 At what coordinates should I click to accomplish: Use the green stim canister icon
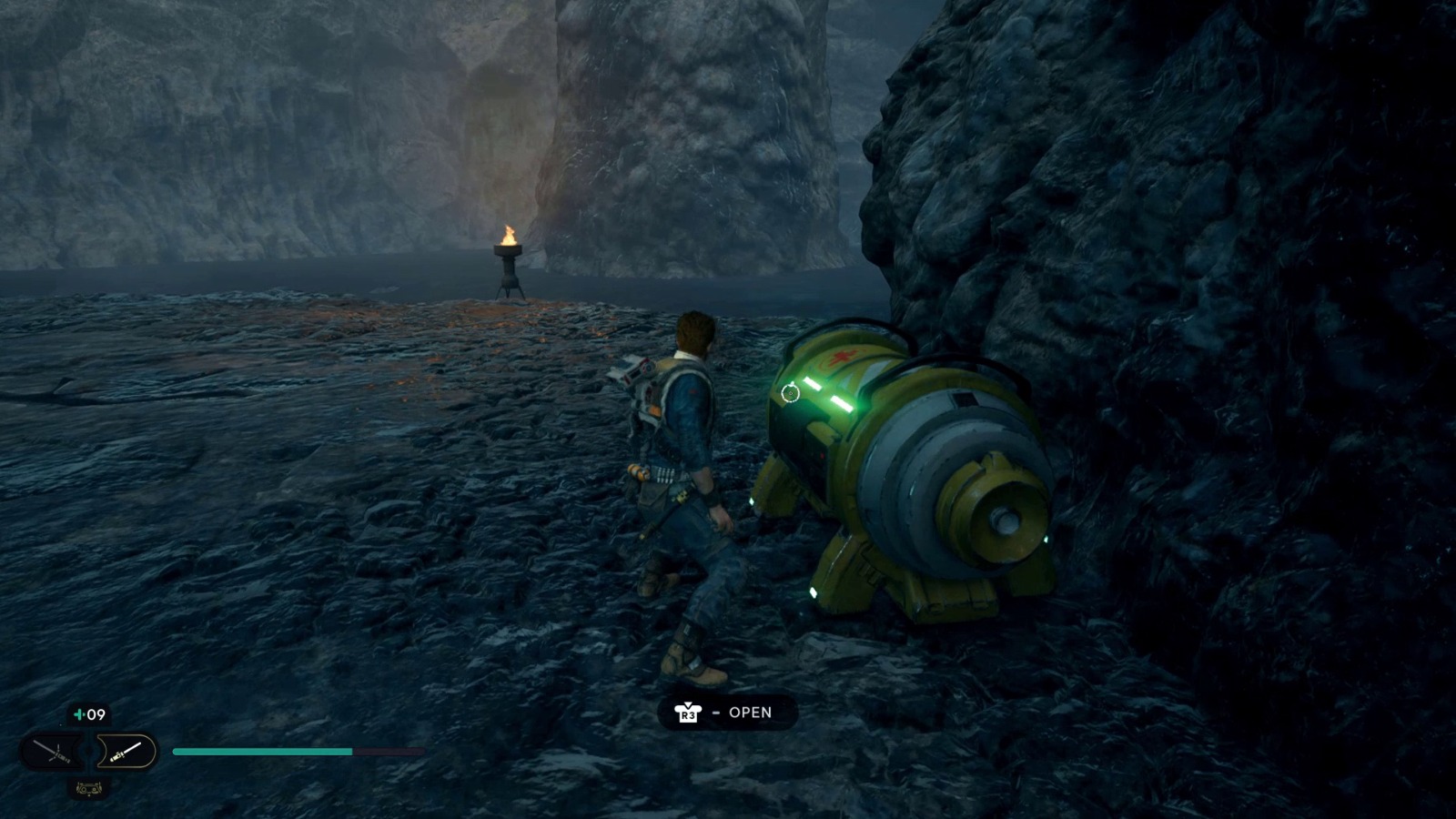point(80,715)
